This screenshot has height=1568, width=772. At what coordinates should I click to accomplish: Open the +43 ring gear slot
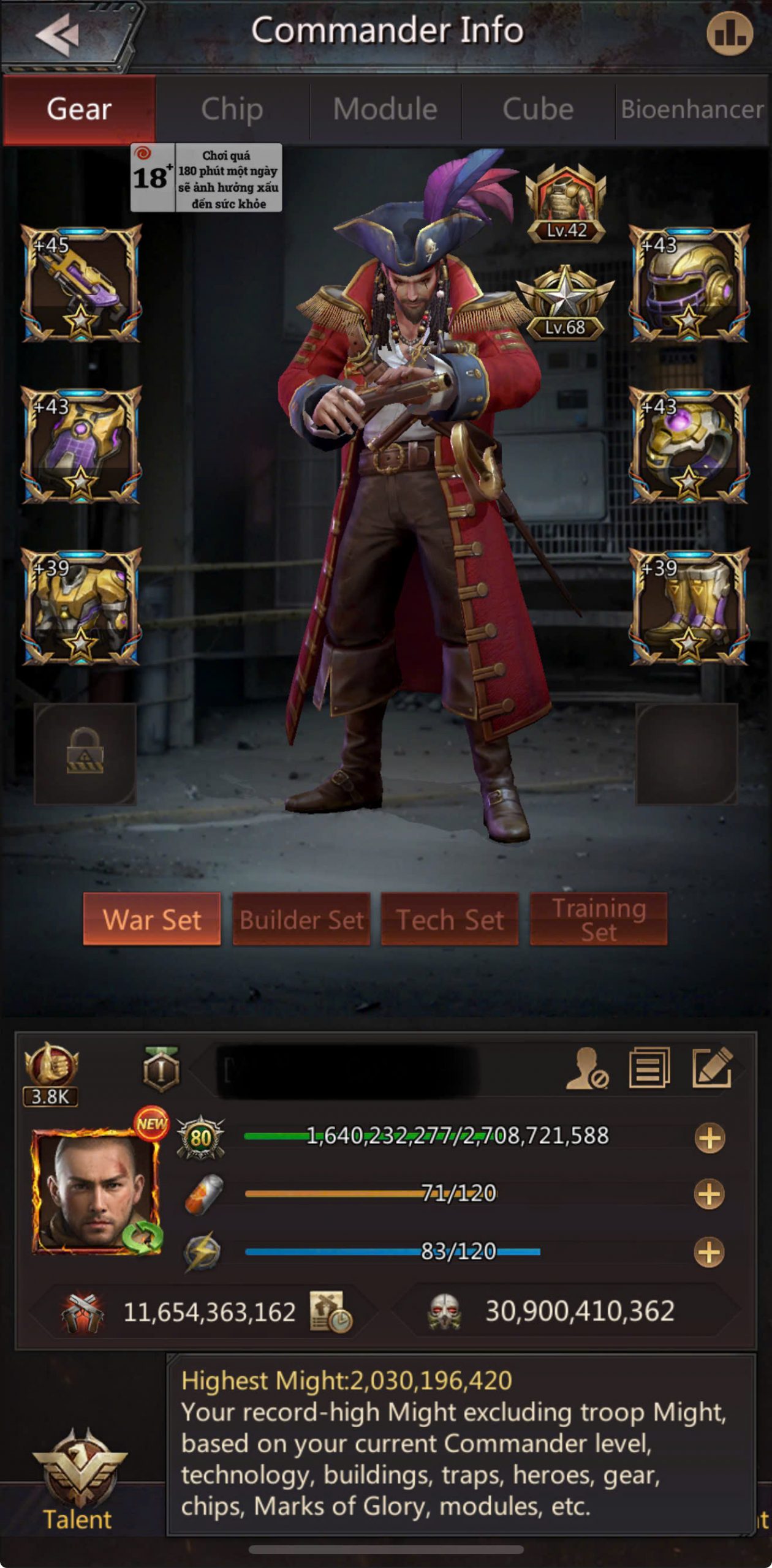(x=689, y=445)
